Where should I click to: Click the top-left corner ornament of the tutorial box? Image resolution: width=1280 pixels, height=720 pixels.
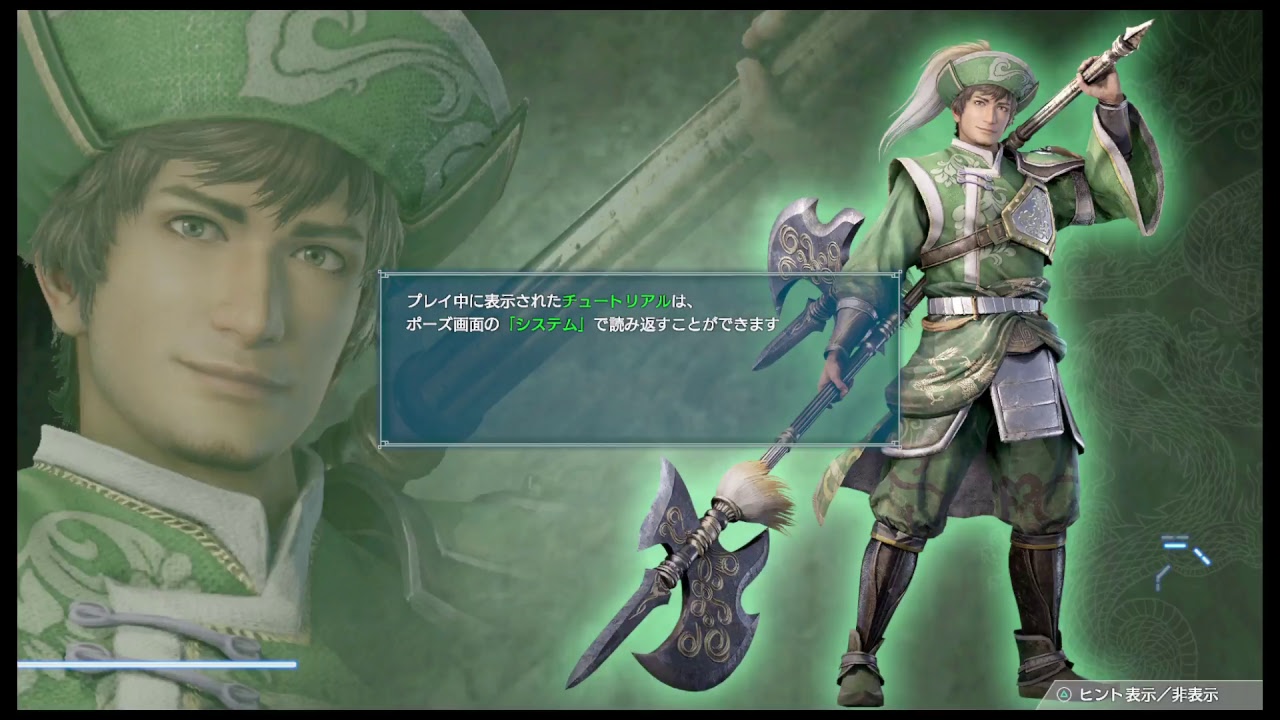coord(382,272)
